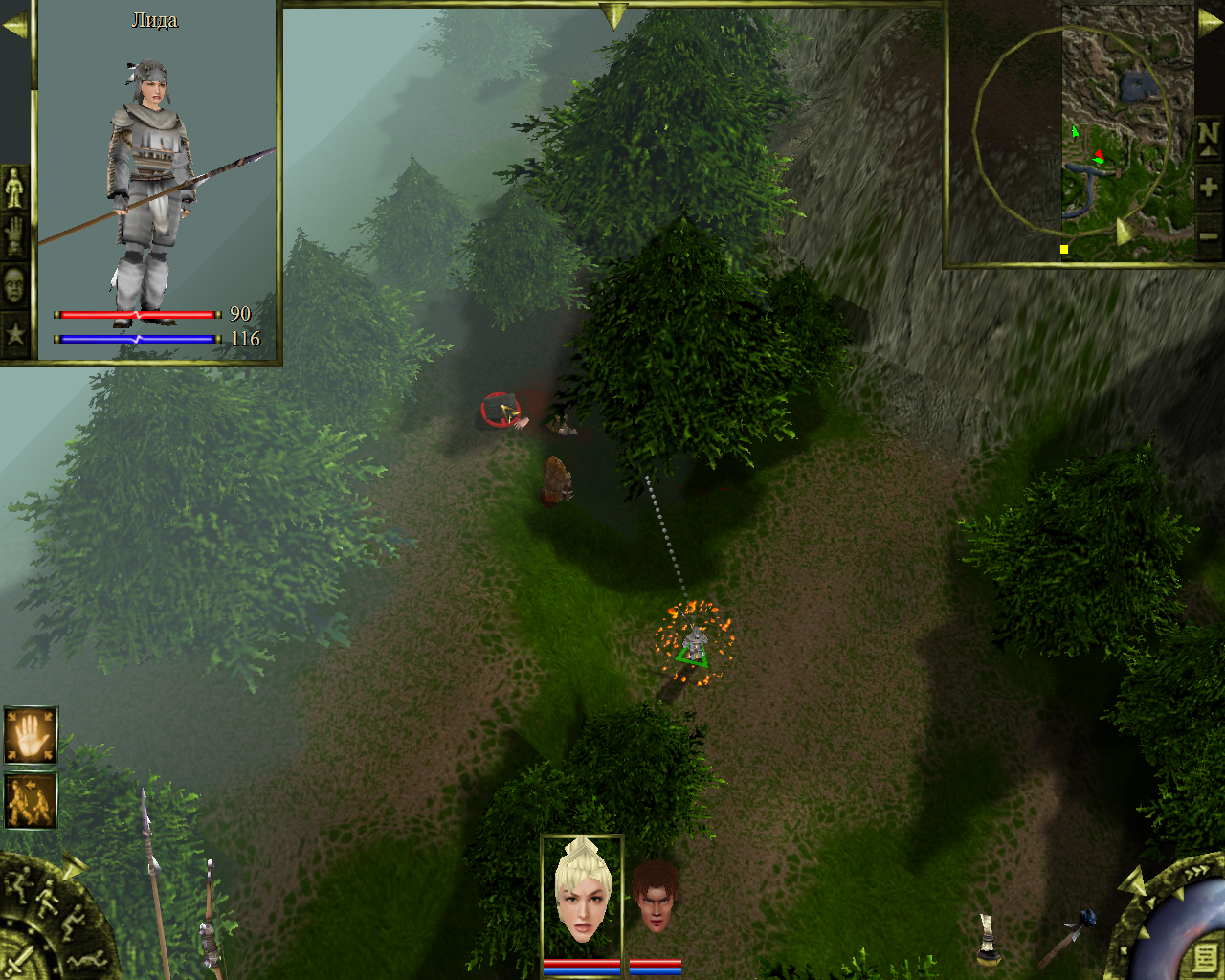Zoom out the minimap with minus
Image resolution: width=1225 pixels, height=980 pixels.
coord(1208,235)
